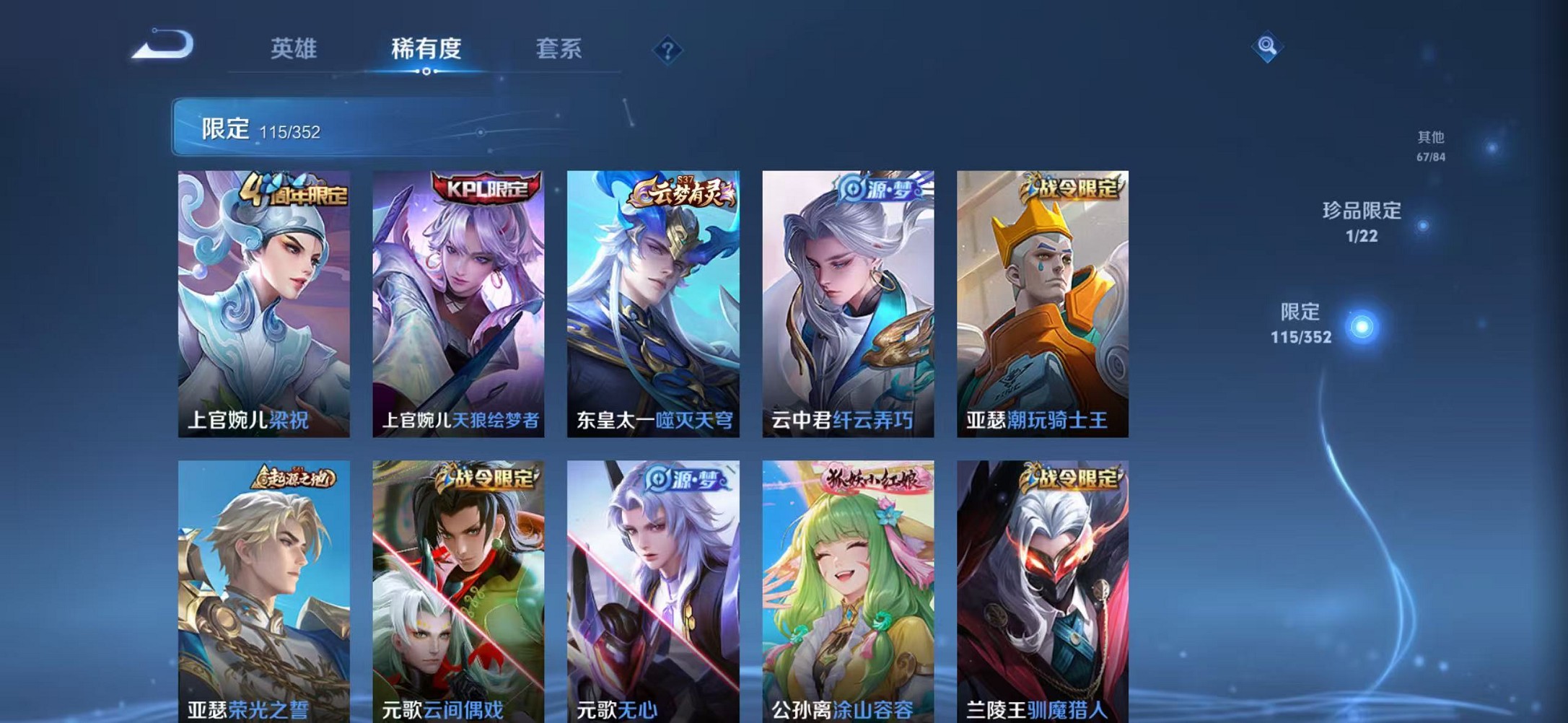Switch to the 套系 tab
Screen dimensions: 1568x723
(557, 49)
